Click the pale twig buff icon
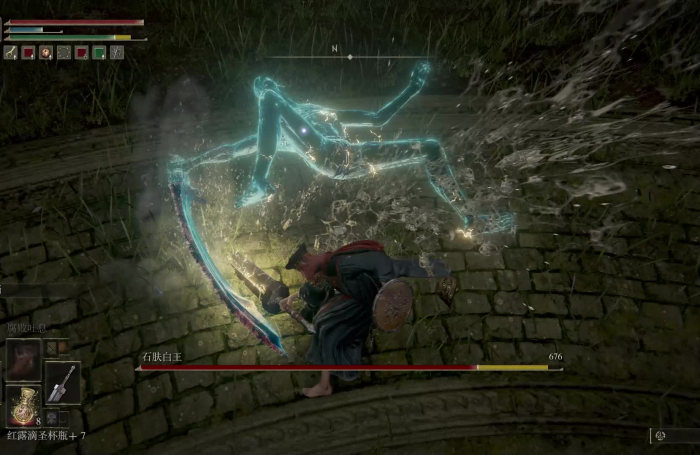700x455 pixels. point(118,52)
